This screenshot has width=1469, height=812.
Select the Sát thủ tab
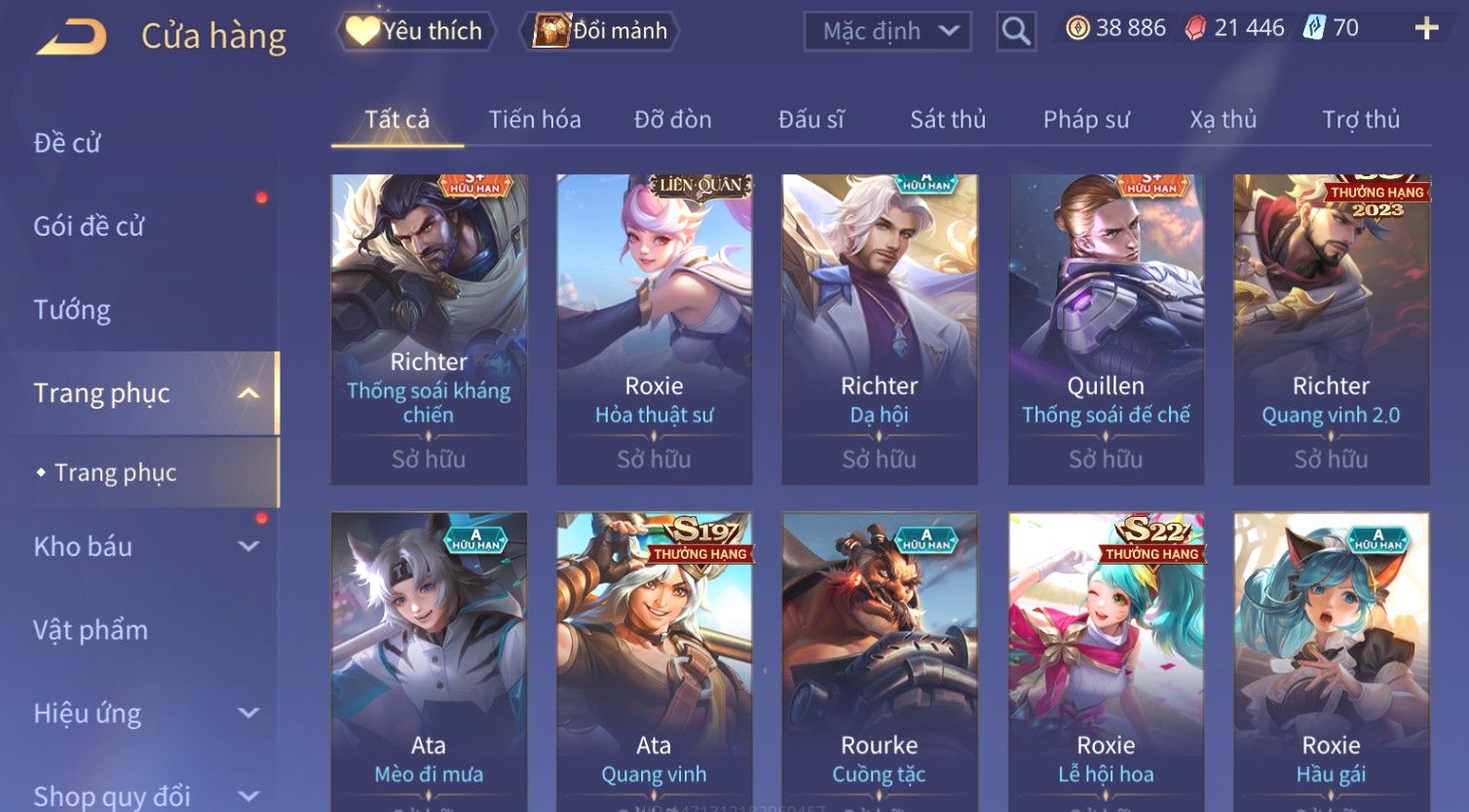[948, 120]
